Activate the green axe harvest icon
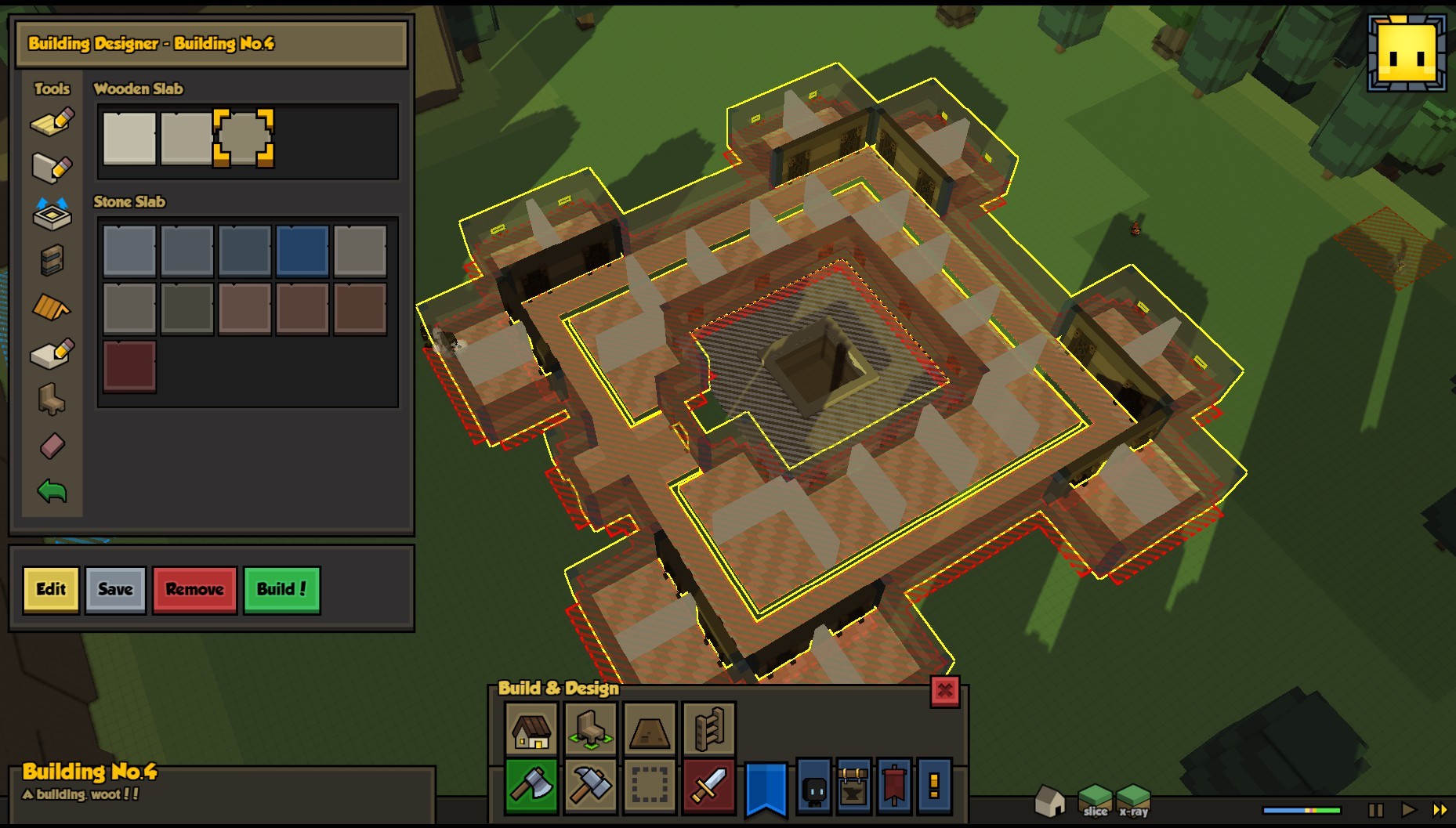 pos(531,786)
